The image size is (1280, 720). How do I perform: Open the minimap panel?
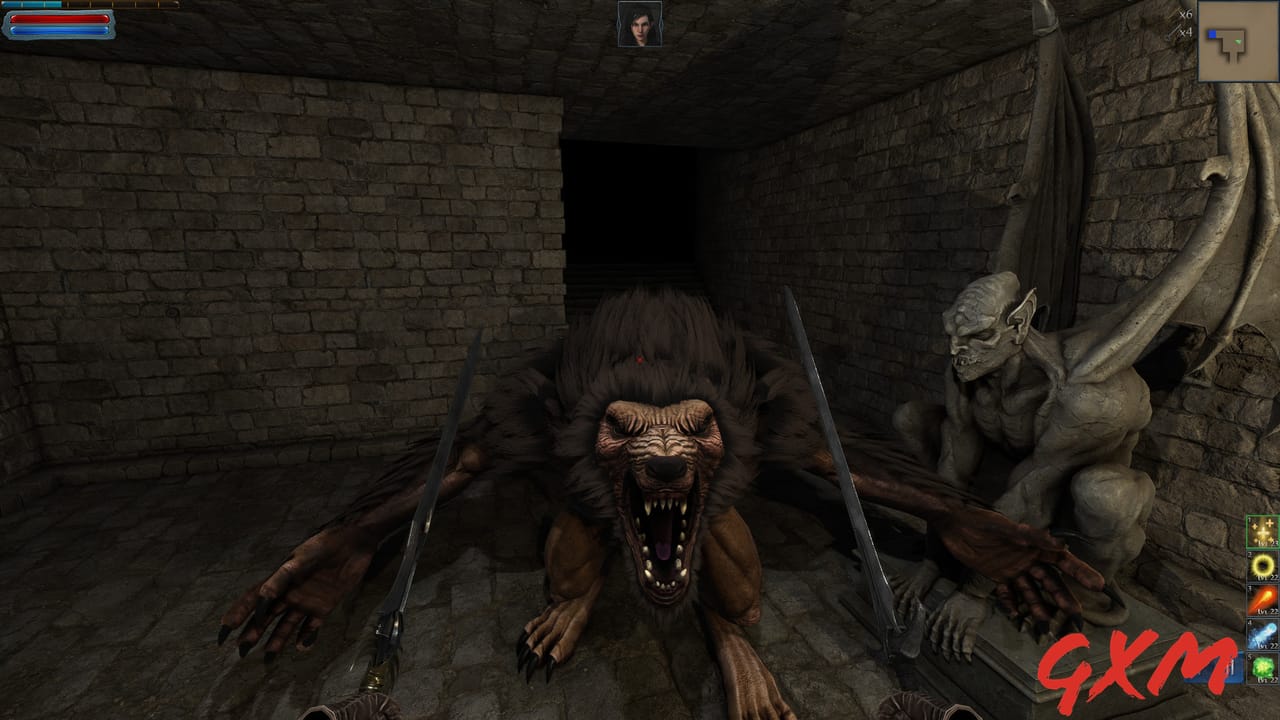pyautogui.click(x=1236, y=42)
